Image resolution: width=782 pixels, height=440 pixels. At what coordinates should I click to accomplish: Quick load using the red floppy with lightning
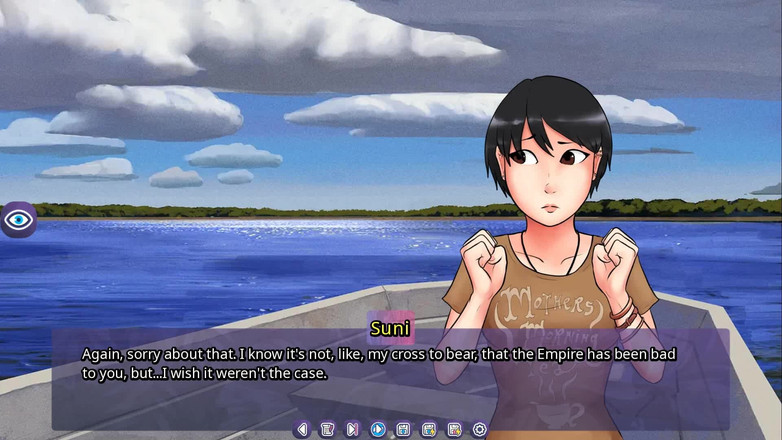point(454,429)
